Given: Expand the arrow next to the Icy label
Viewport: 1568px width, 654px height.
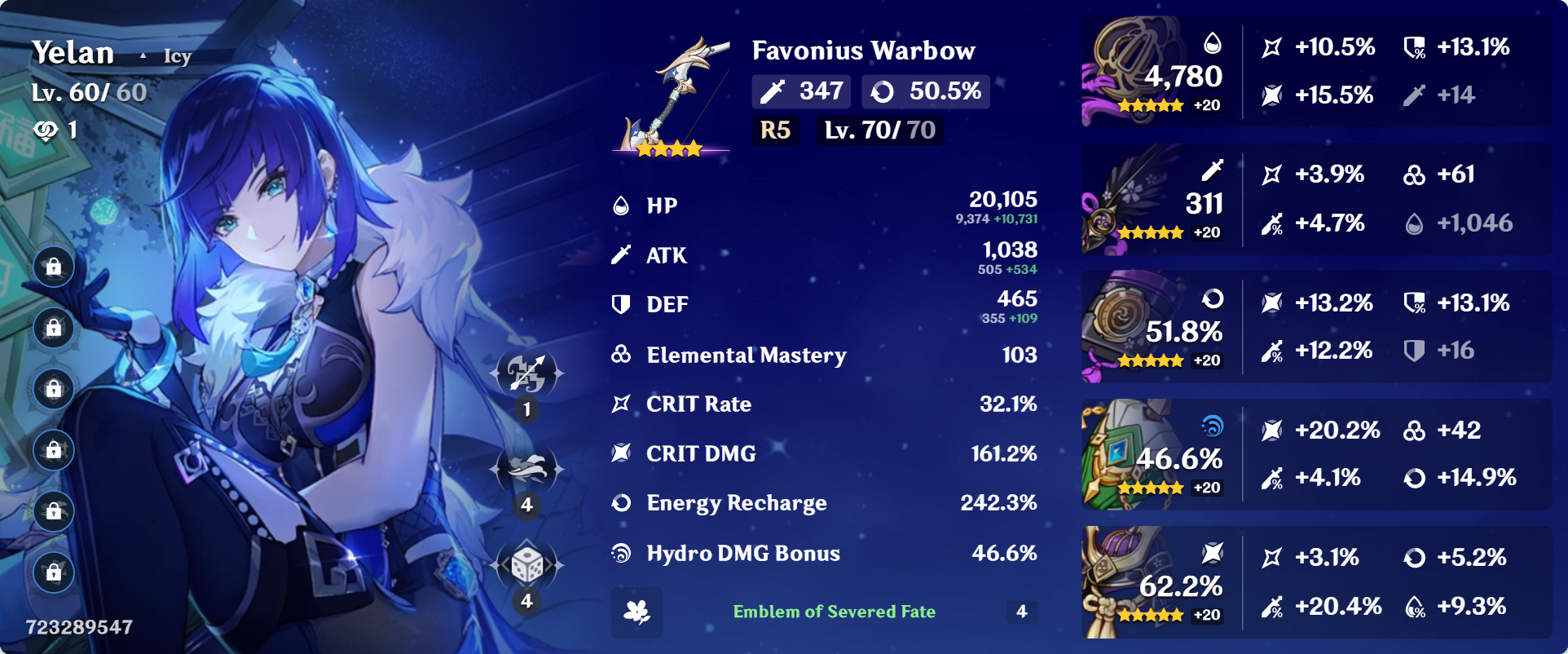Looking at the screenshot, I should pyautogui.click(x=144, y=55).
